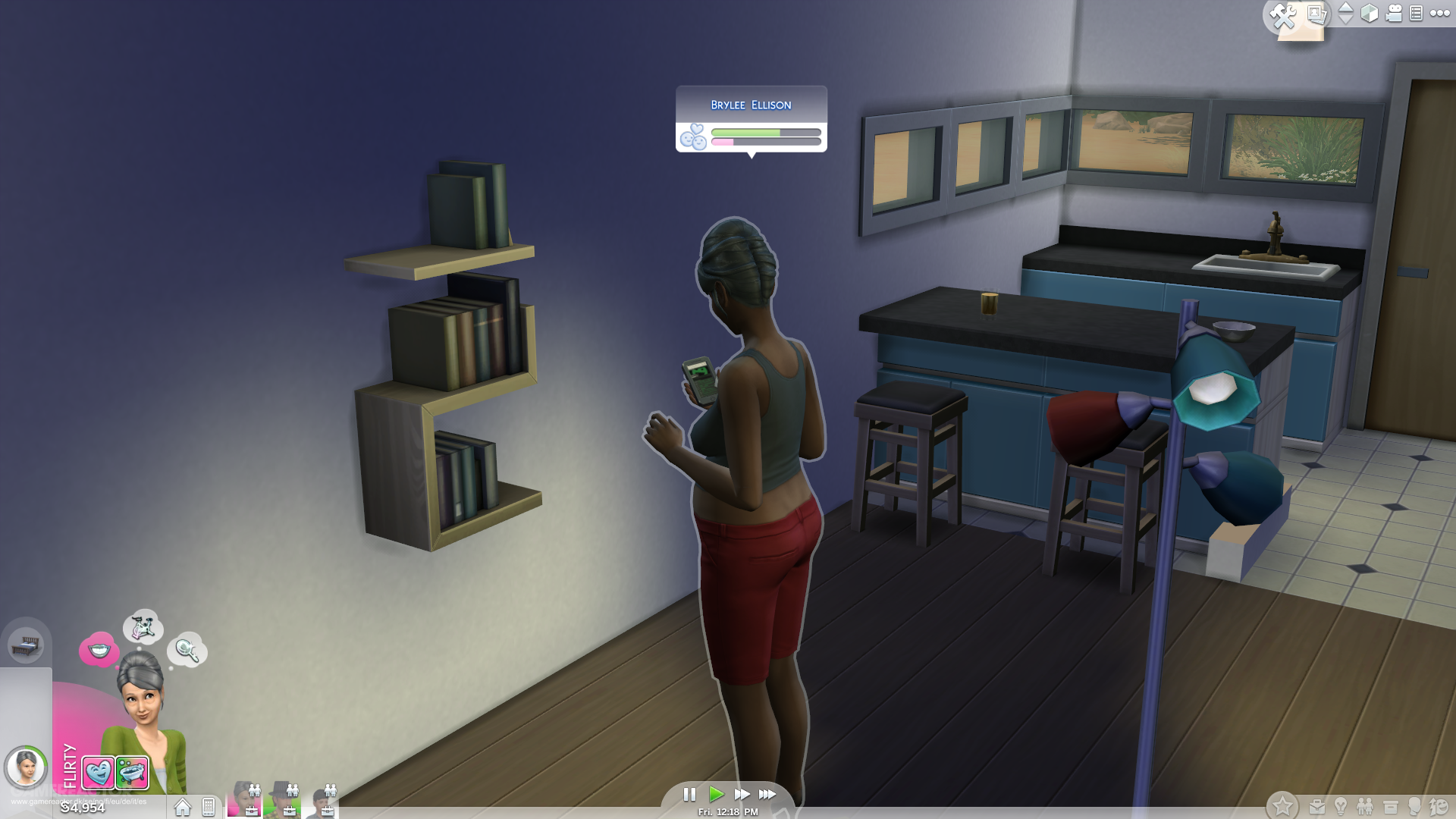Open the Simology panel head icon
This screenshot has width=1456, height=819.
click(x=1415, y=805)
